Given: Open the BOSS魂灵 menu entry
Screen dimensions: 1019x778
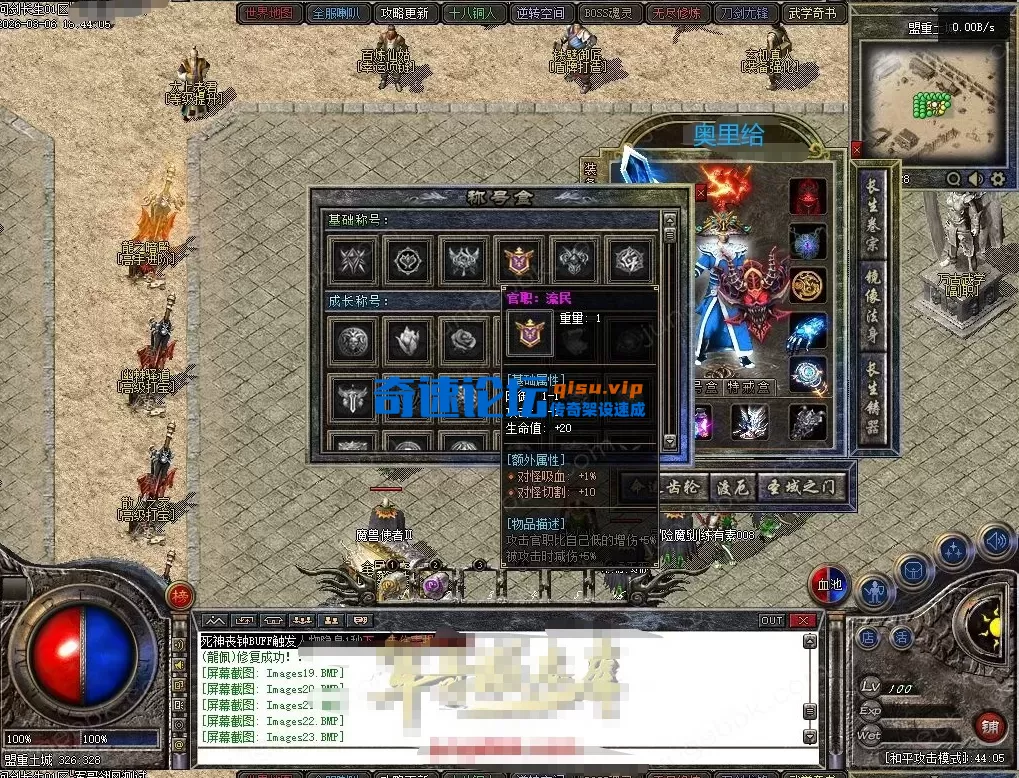Looking at the screenshot, I should (x=607, y=13).
